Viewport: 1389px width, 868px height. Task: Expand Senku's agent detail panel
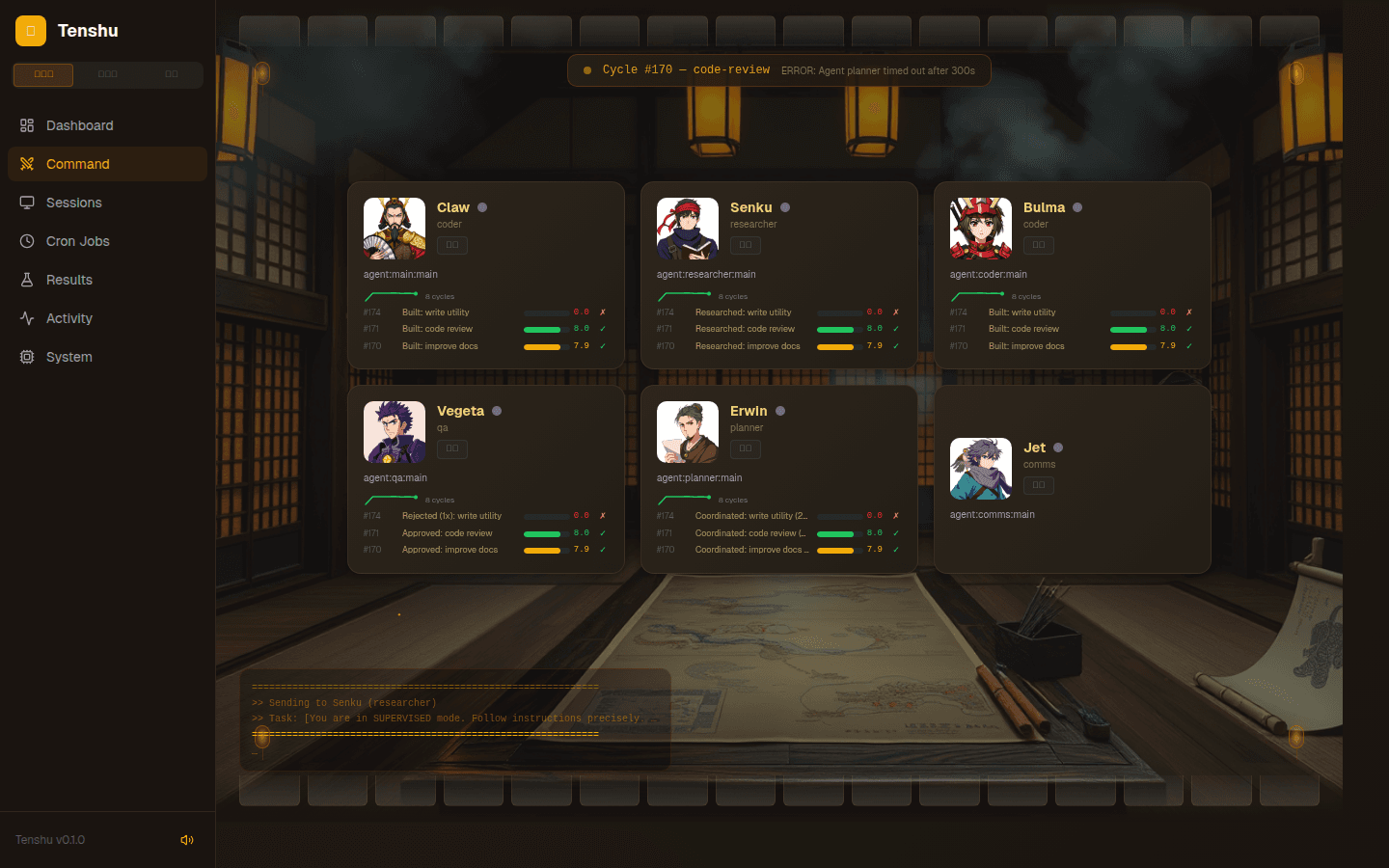pyautogui.click(x=745, y=245)
